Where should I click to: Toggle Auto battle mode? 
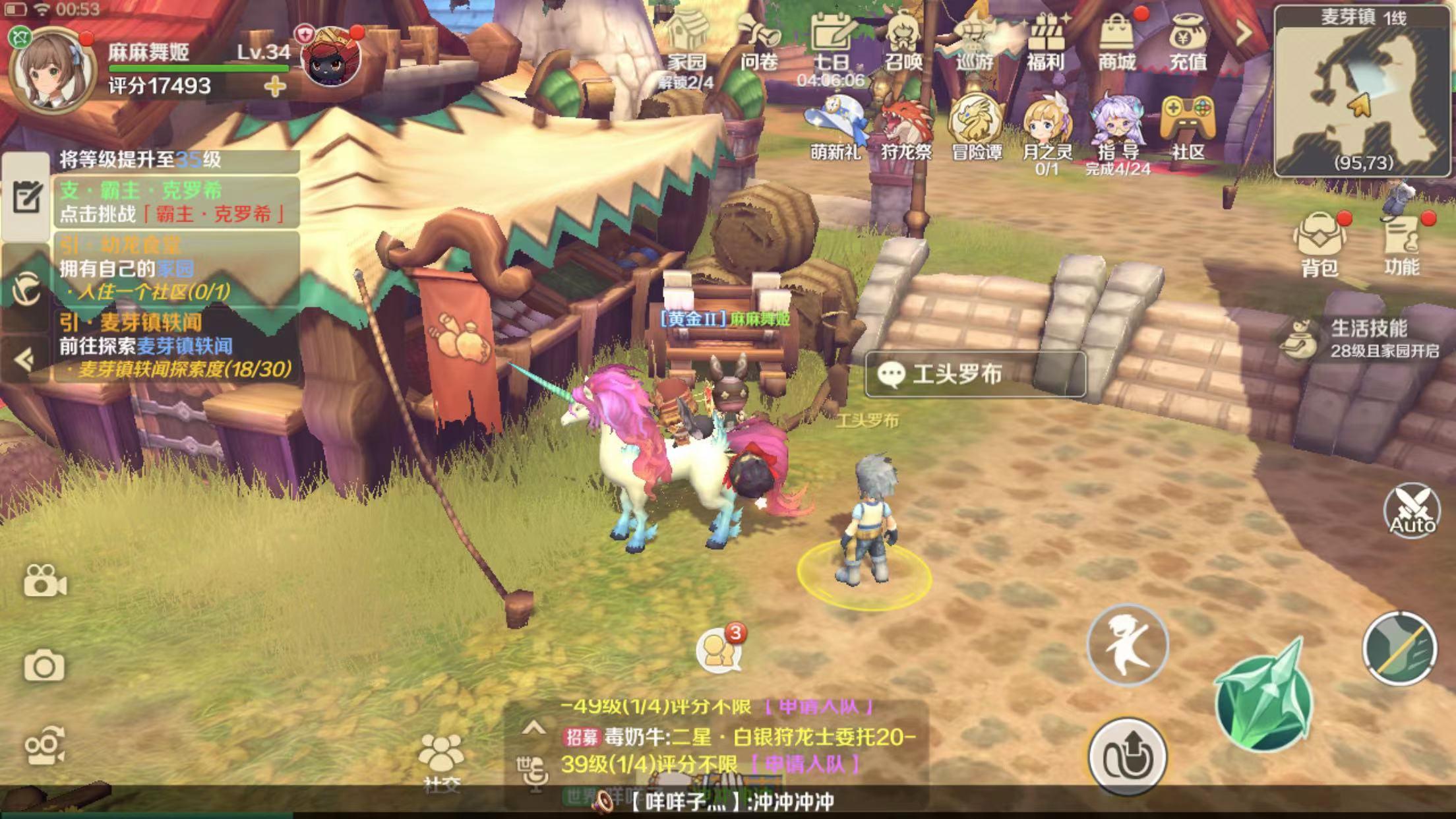tap(1412, 511)
